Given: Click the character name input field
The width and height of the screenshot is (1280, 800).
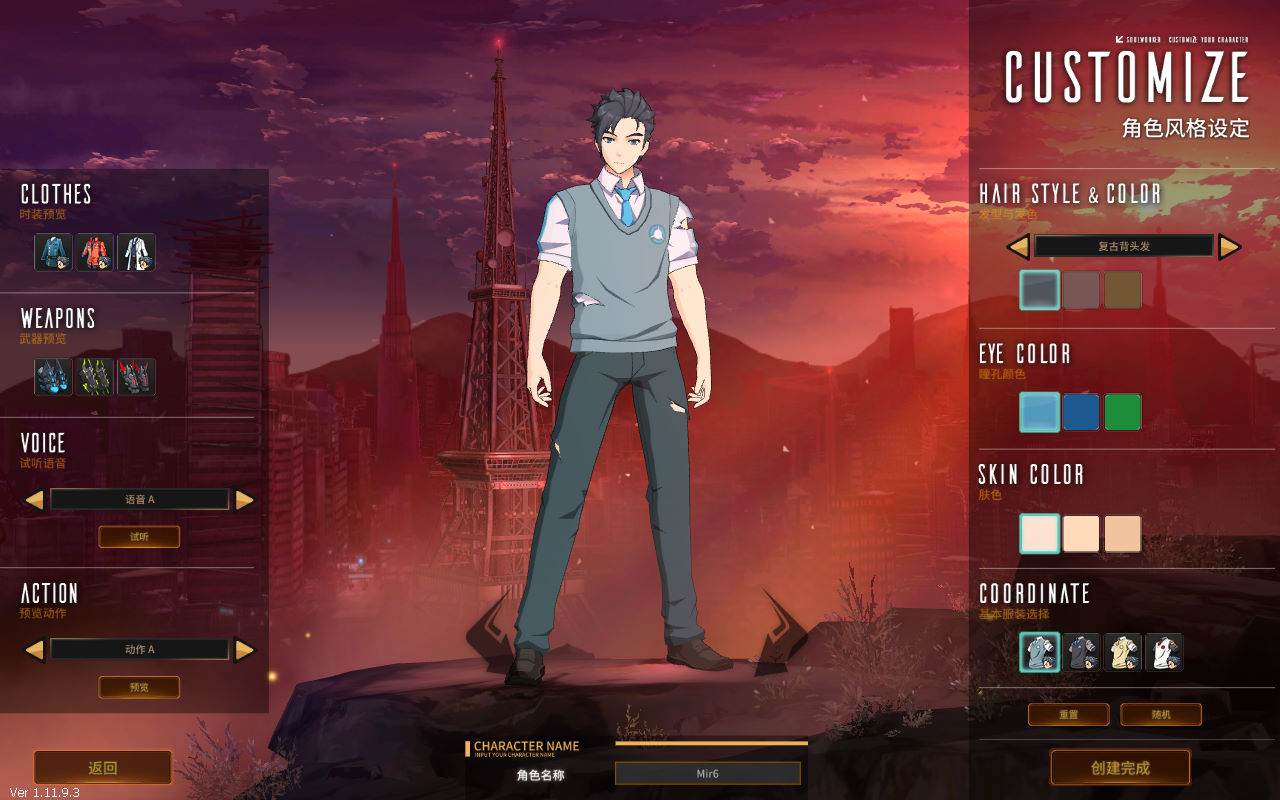Looking at the screenshot, I should pyautogui.click(x=707, y=773).
